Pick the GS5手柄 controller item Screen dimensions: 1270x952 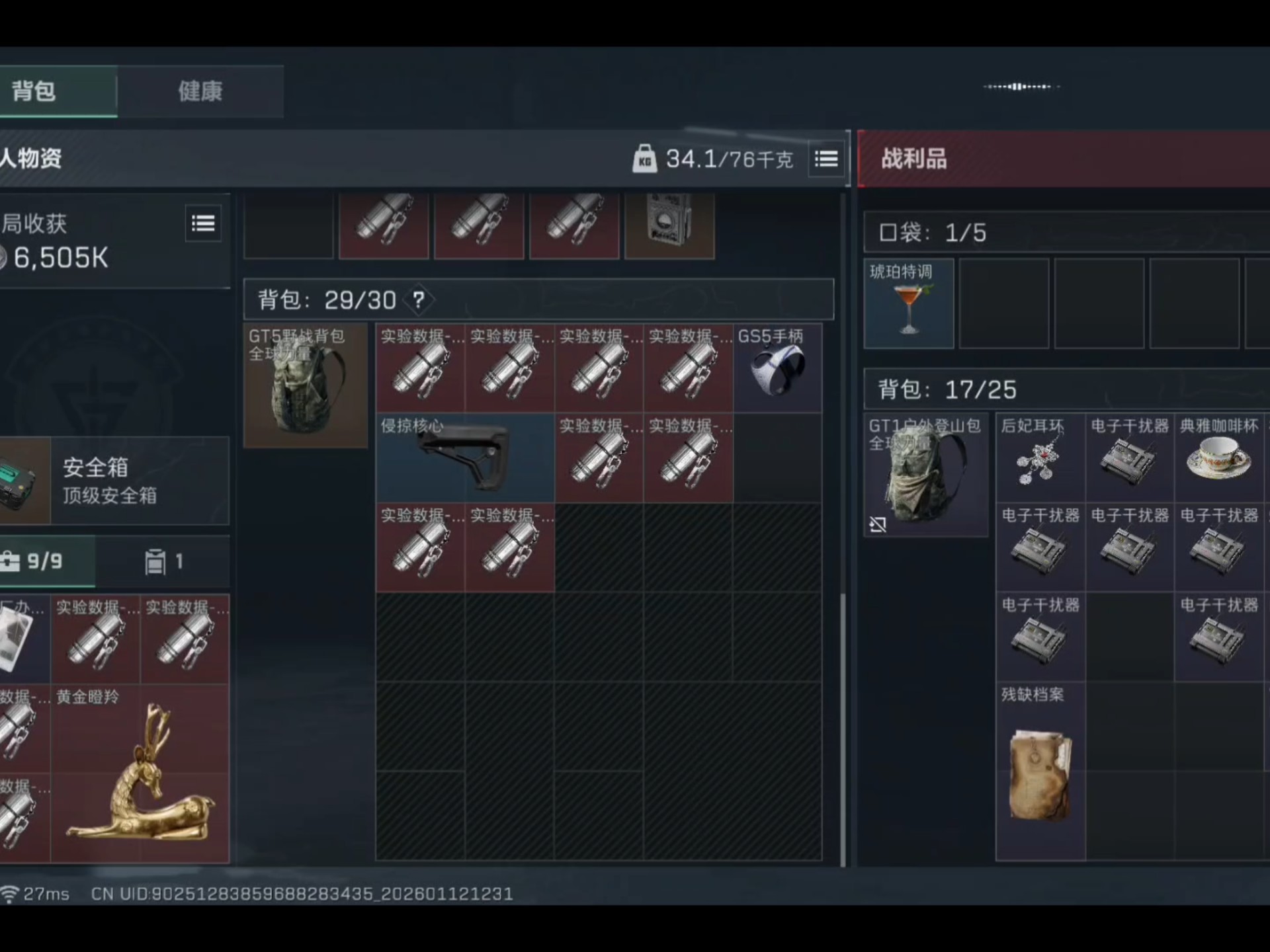click(777, 368)
